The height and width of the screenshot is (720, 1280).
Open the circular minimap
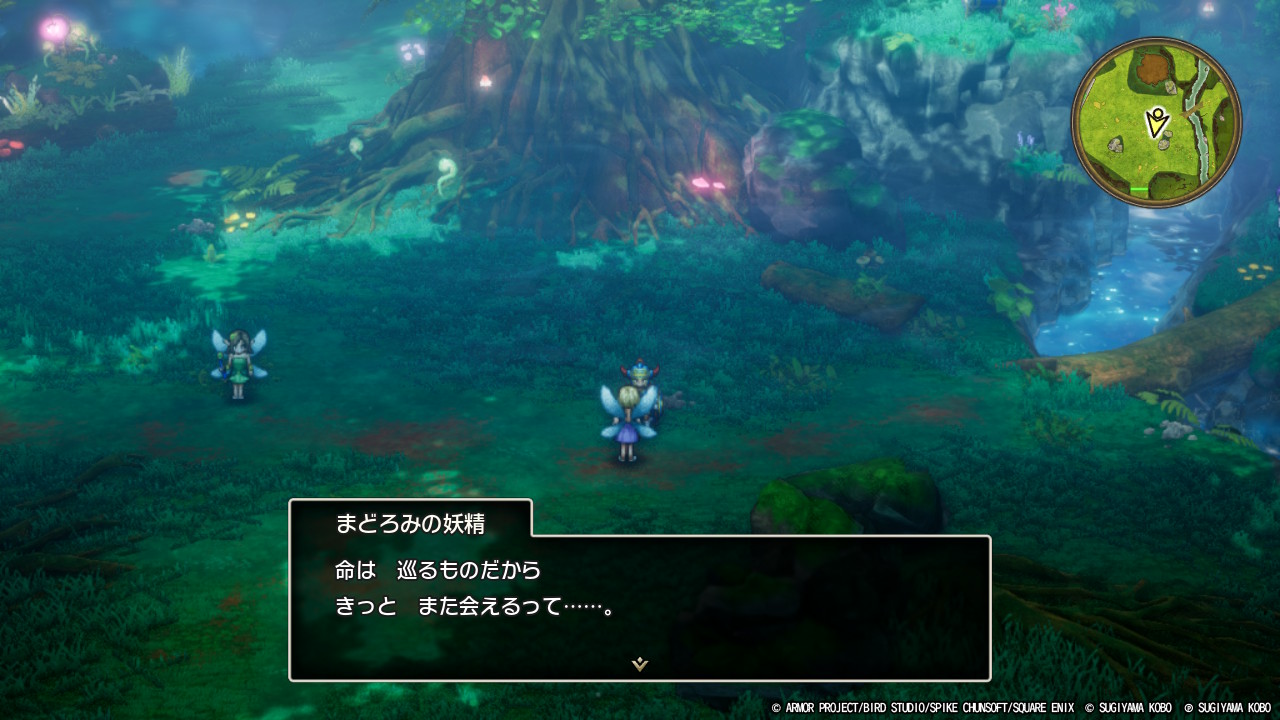coord(1156,122)
